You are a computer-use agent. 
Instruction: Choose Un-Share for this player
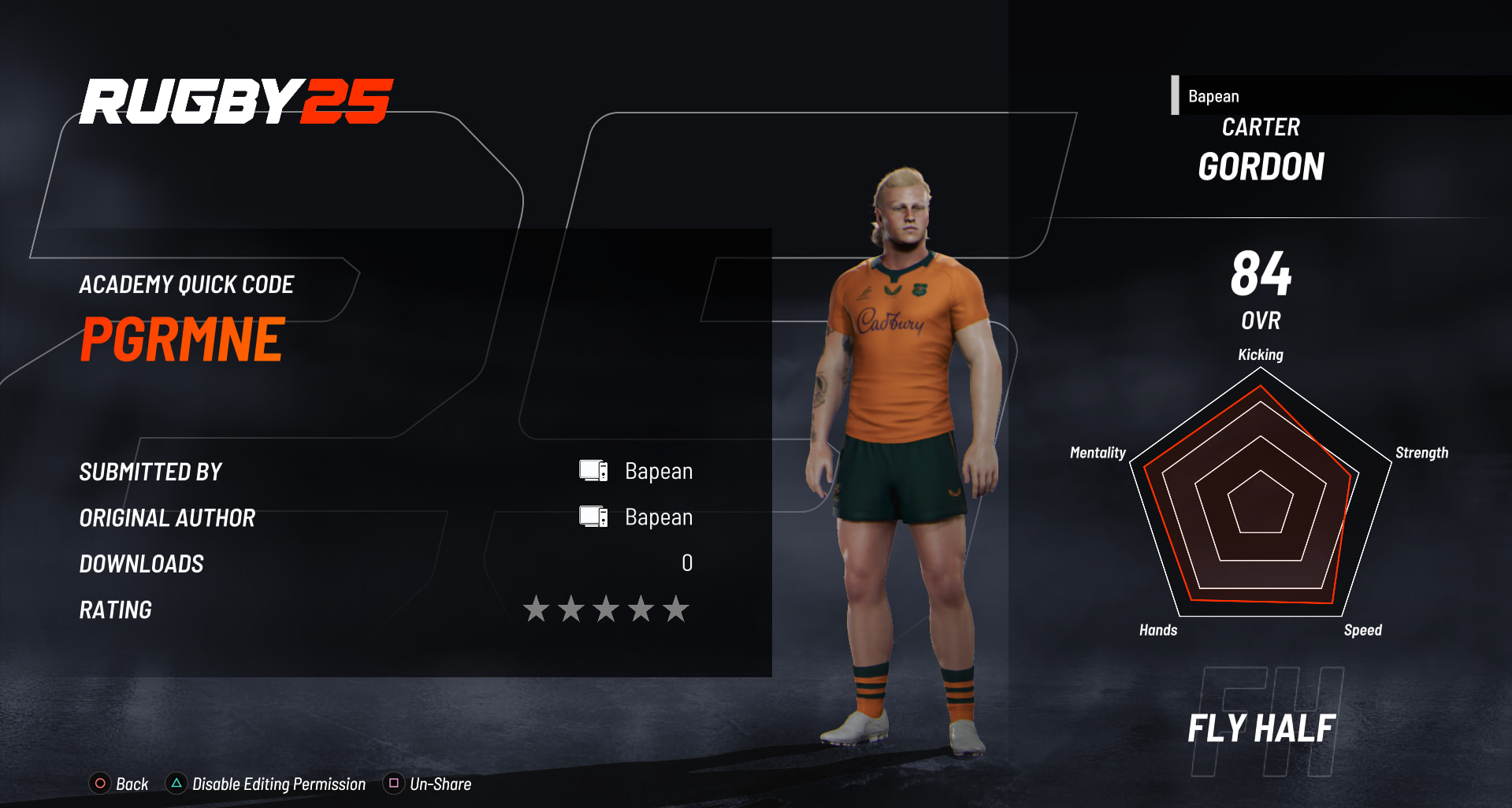[428, 784]
